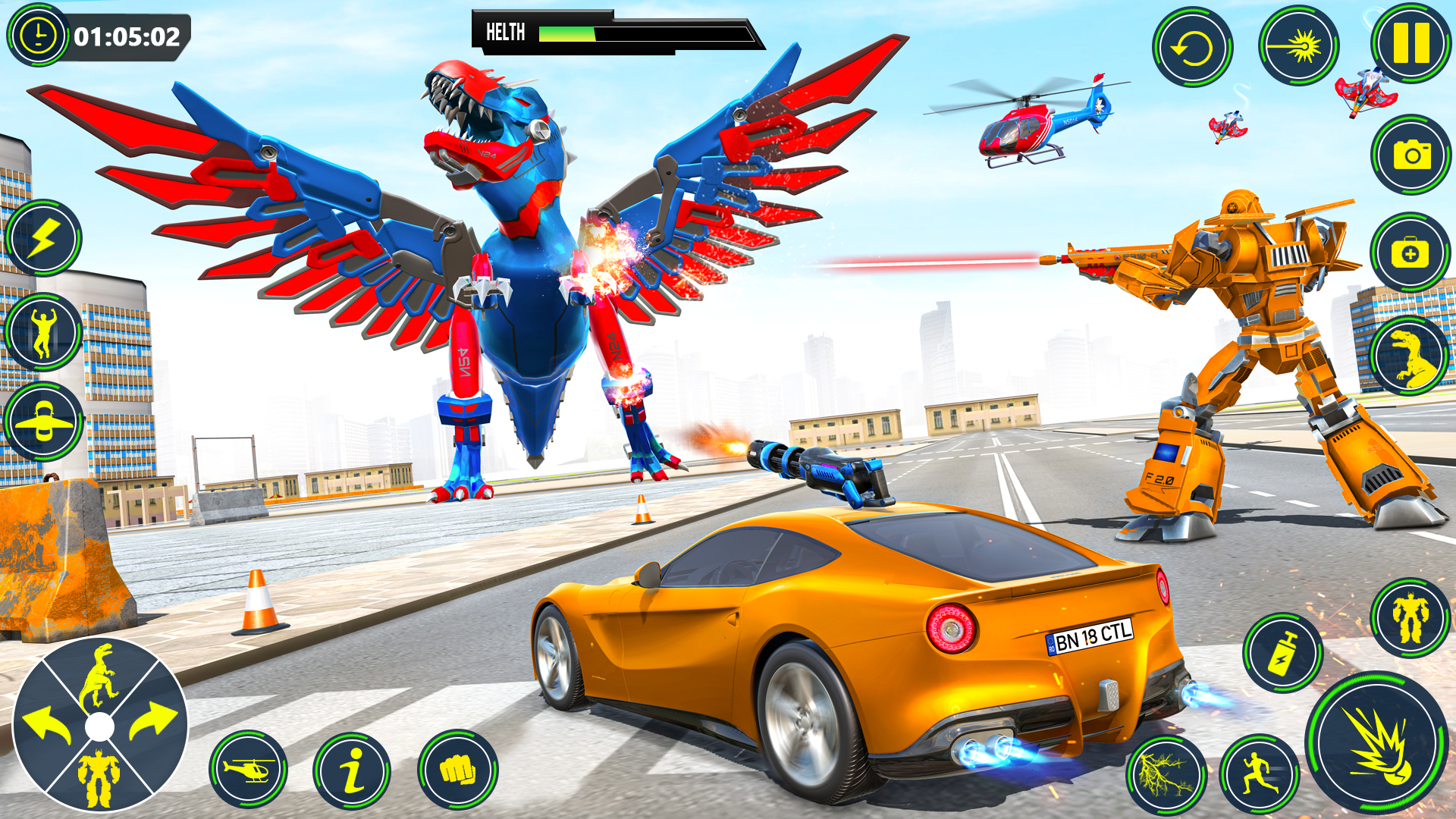The image size is (1456, 819).
Task: Throw a punch with the fist button
Action: pos(457,770)
